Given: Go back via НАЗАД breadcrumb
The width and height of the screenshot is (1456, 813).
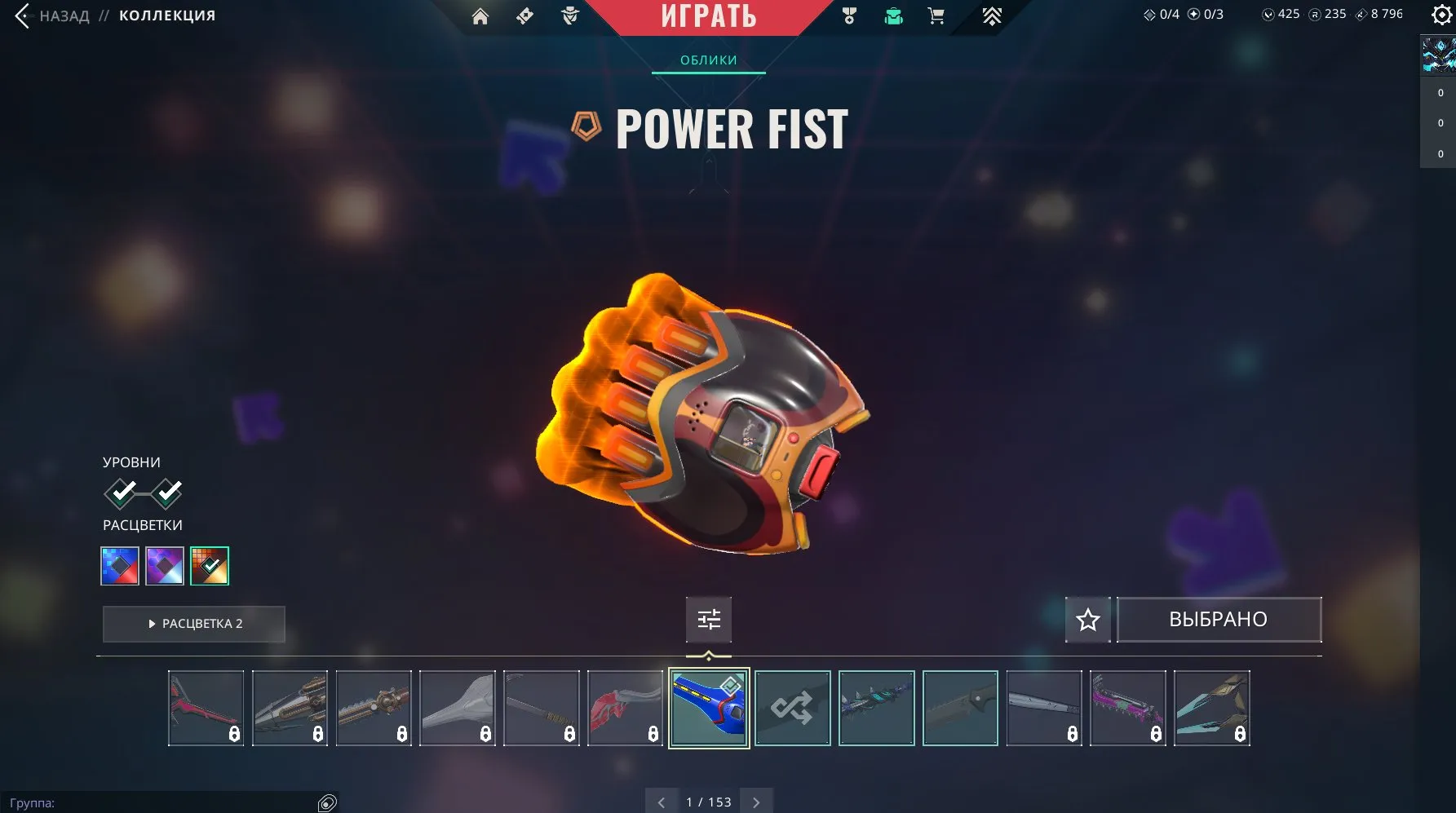Looking at the screenshot, I should [x=65, y=15].
